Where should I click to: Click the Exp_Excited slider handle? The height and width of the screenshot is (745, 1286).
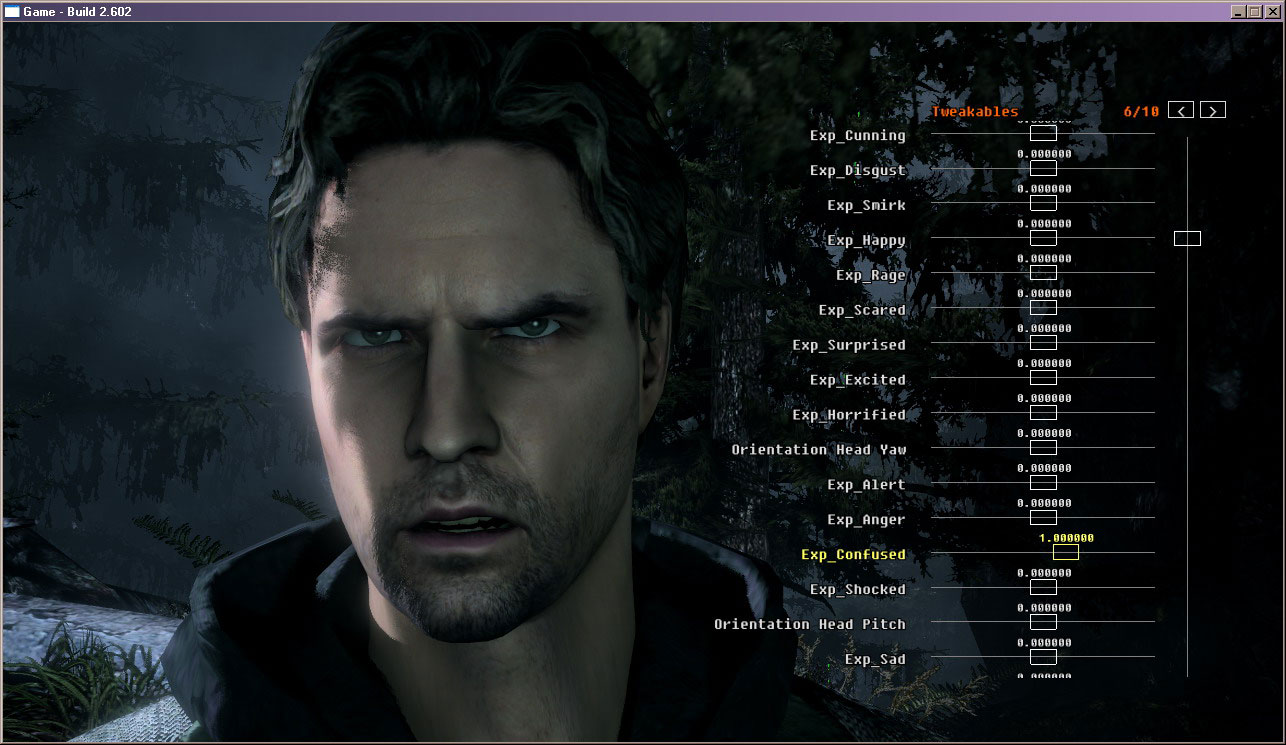tap(1043, 378)
